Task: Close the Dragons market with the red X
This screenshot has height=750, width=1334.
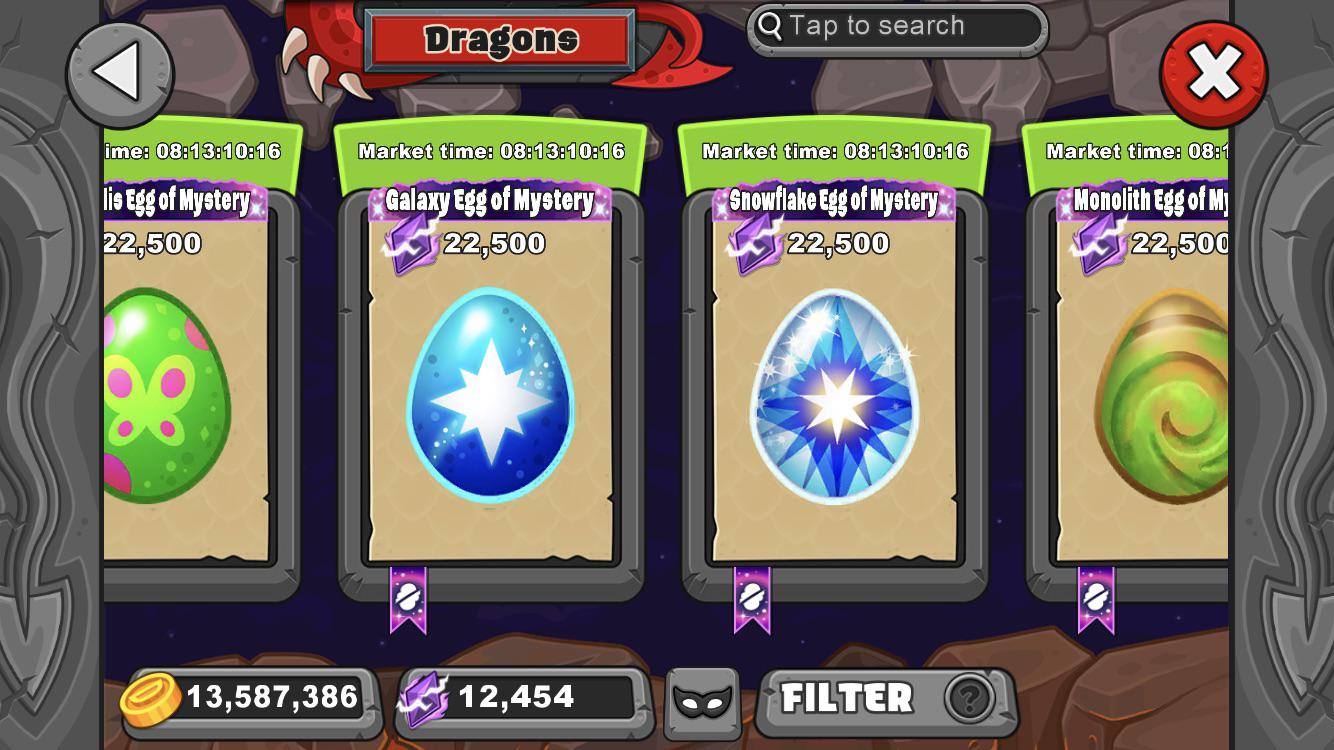Action: coord(1213,67)
